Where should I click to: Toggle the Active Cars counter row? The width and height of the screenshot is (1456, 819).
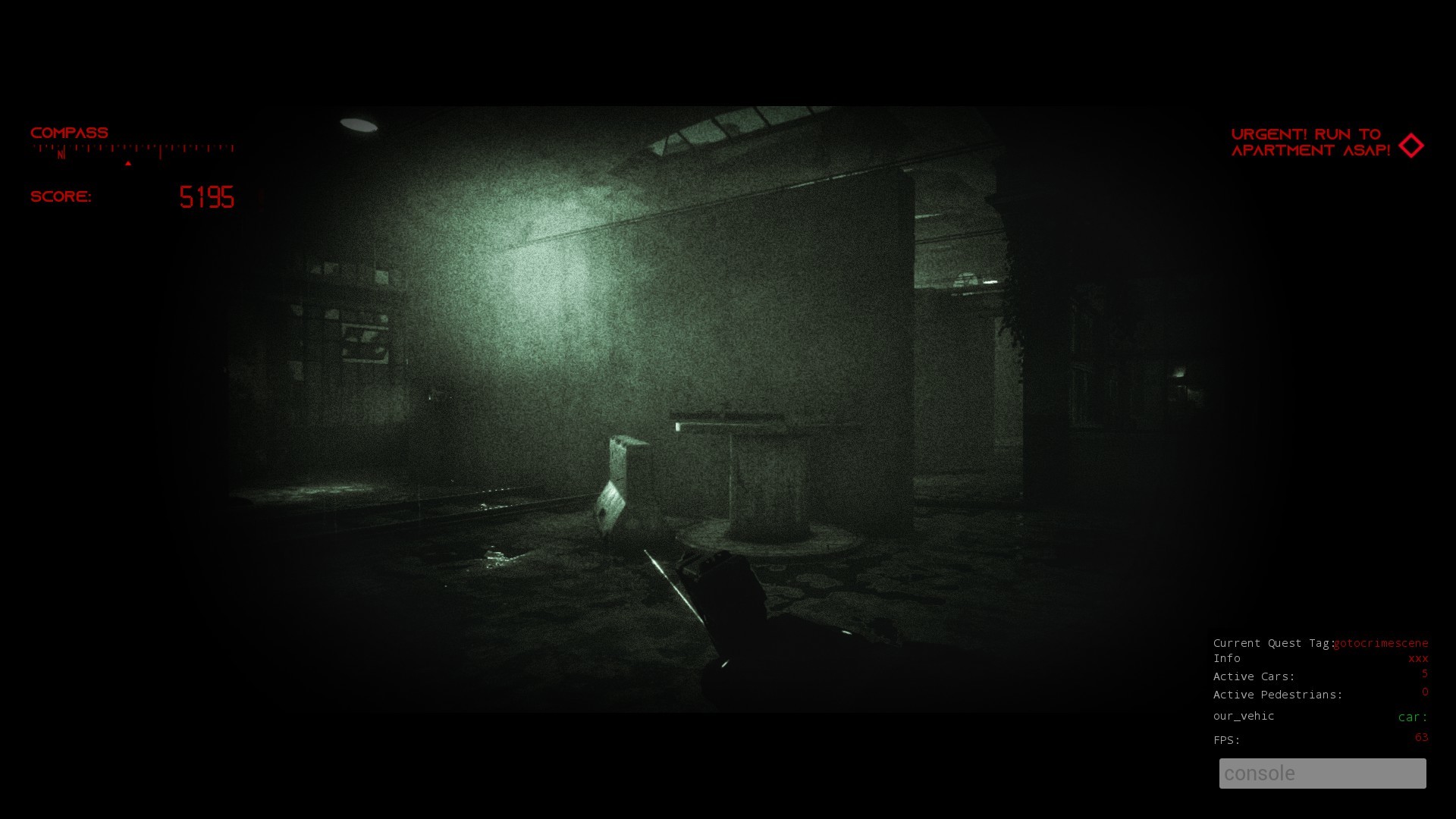click(x=1254, y=676)
